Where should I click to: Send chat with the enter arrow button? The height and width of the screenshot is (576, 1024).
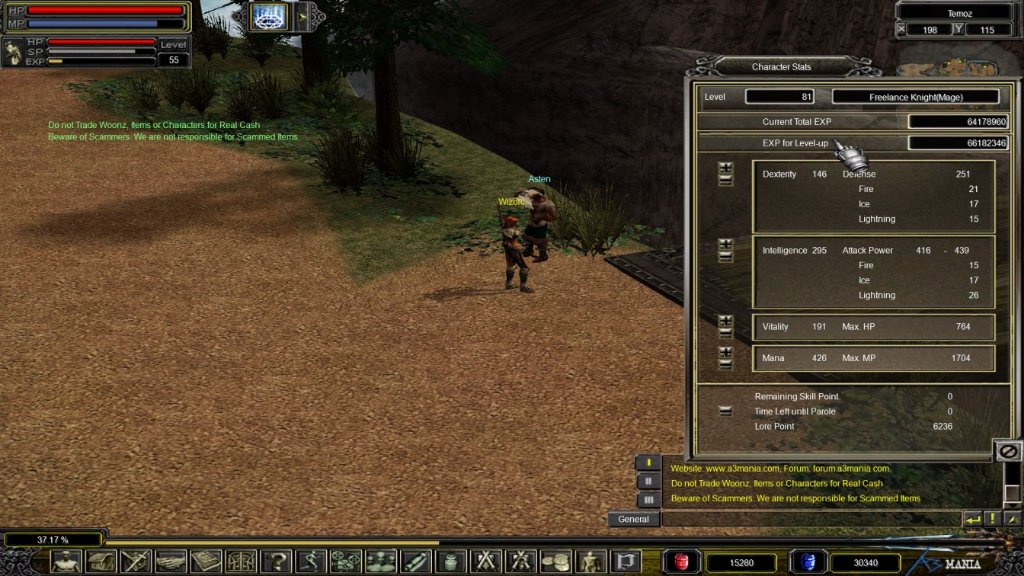pos(972,519)
